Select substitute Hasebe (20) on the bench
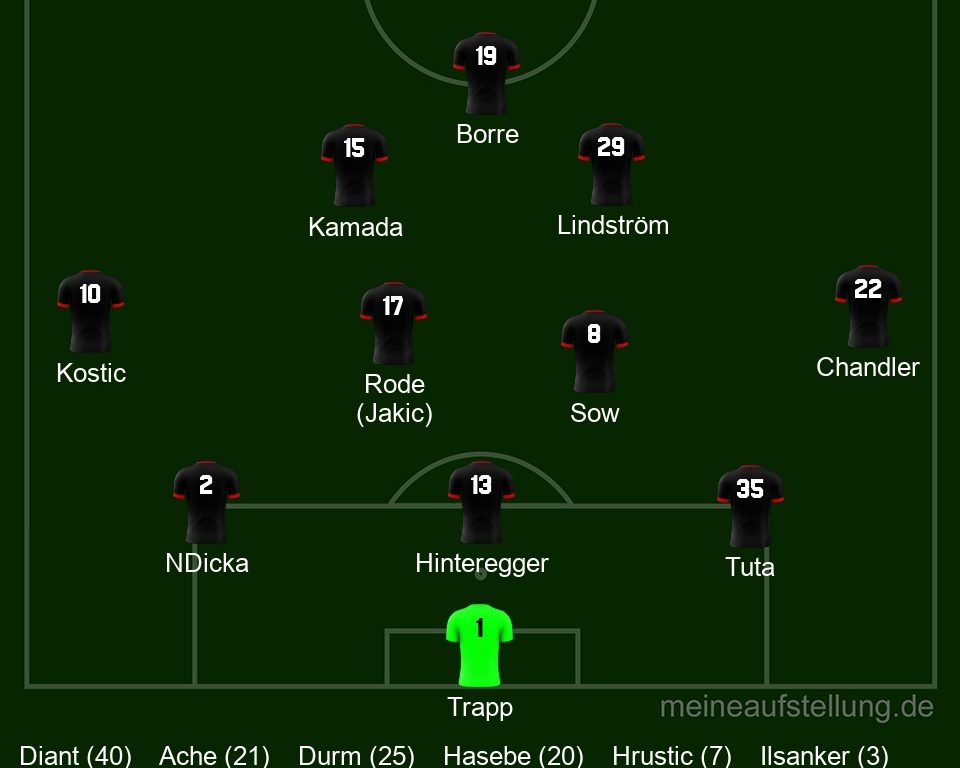The width and height of the screenshot is (960, 768). pyautogui.click(x=513, y=756)
